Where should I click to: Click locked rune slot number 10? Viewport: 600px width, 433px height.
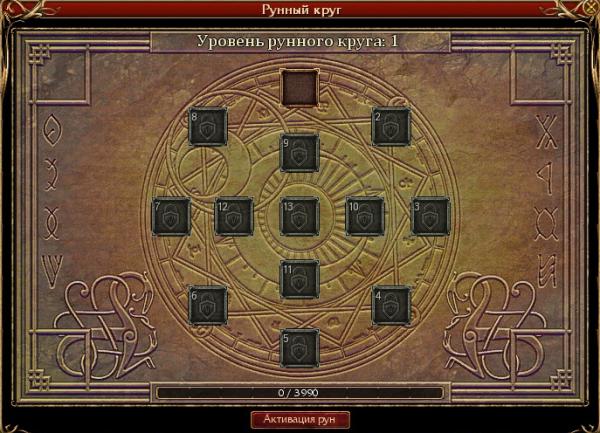pos(365,216)
